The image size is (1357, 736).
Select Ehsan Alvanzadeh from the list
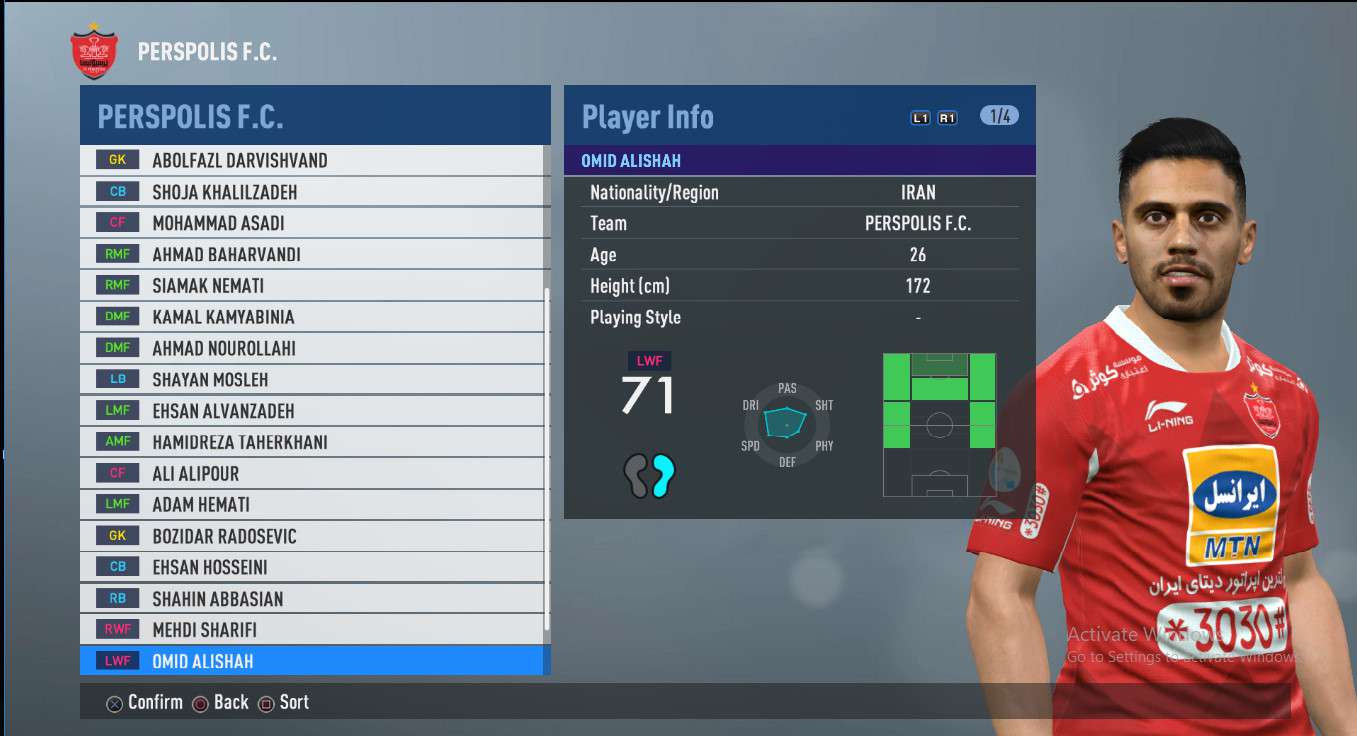[312, 411]
